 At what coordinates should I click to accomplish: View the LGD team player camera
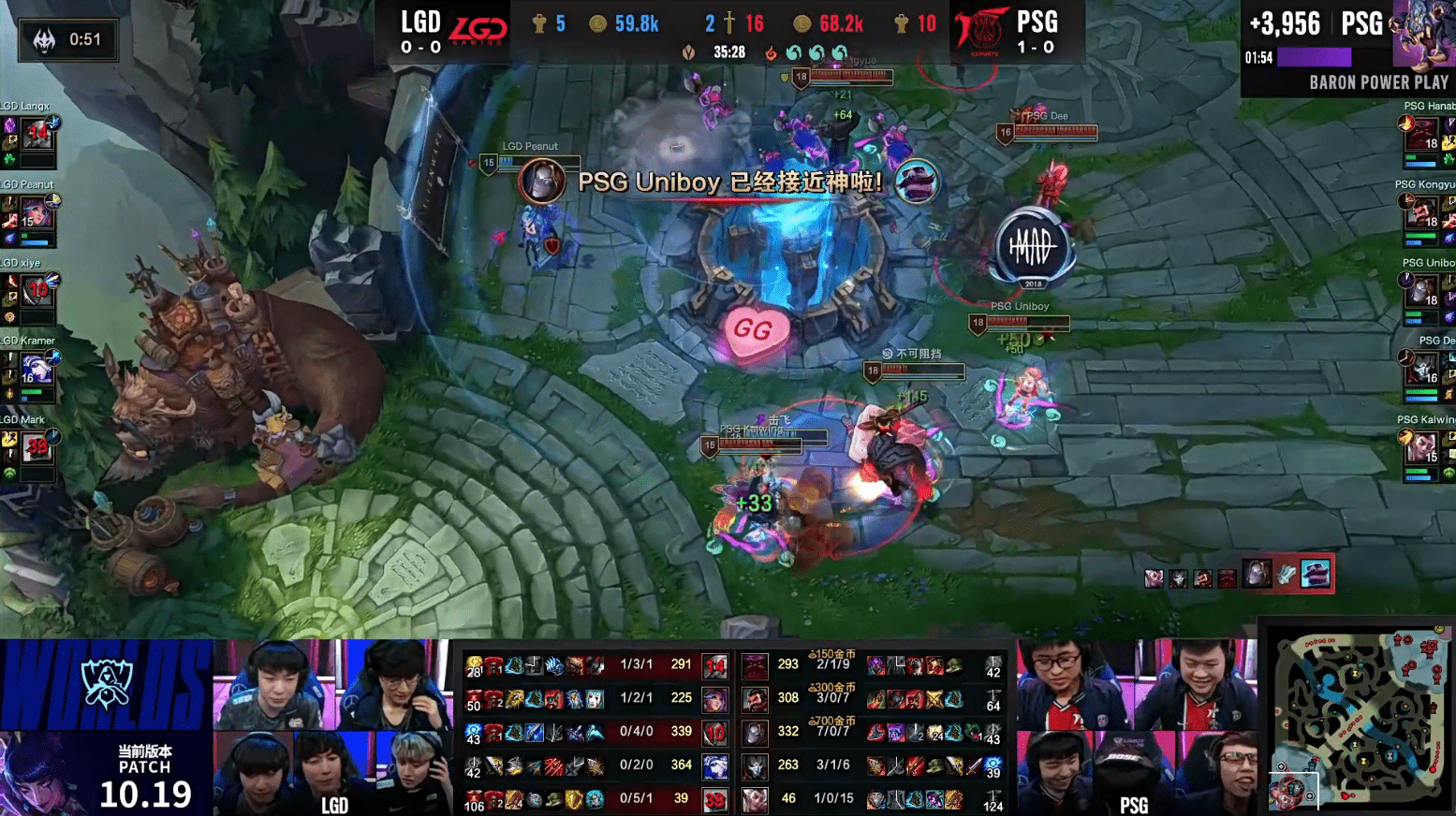tap(332, 727)
